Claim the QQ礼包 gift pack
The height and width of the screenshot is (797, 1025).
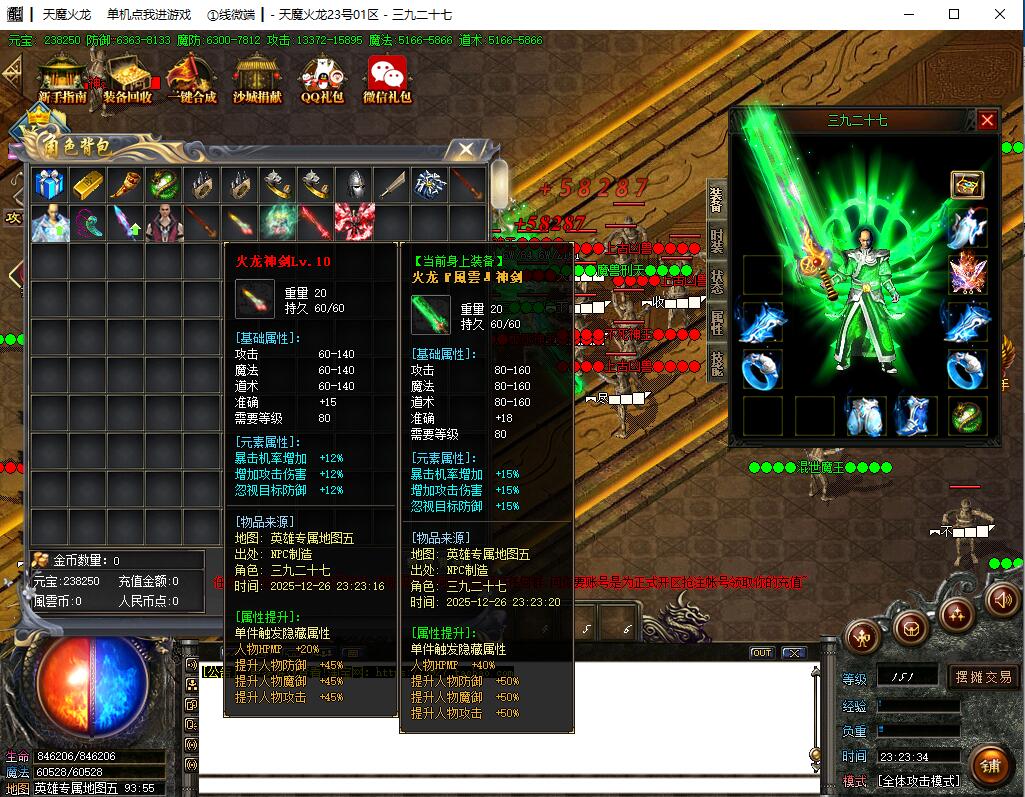(322, 78)
